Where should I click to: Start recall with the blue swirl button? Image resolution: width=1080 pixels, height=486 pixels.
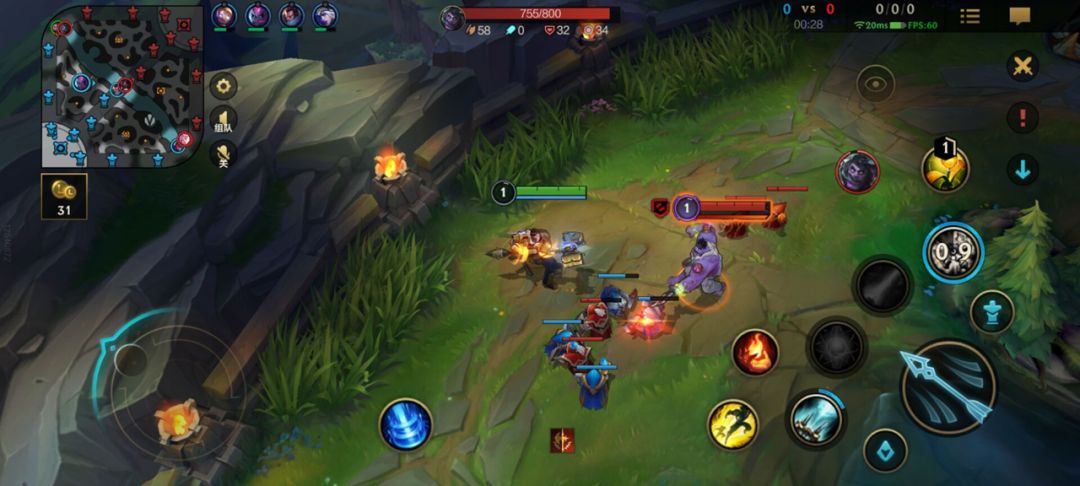(x=405, y=424)
